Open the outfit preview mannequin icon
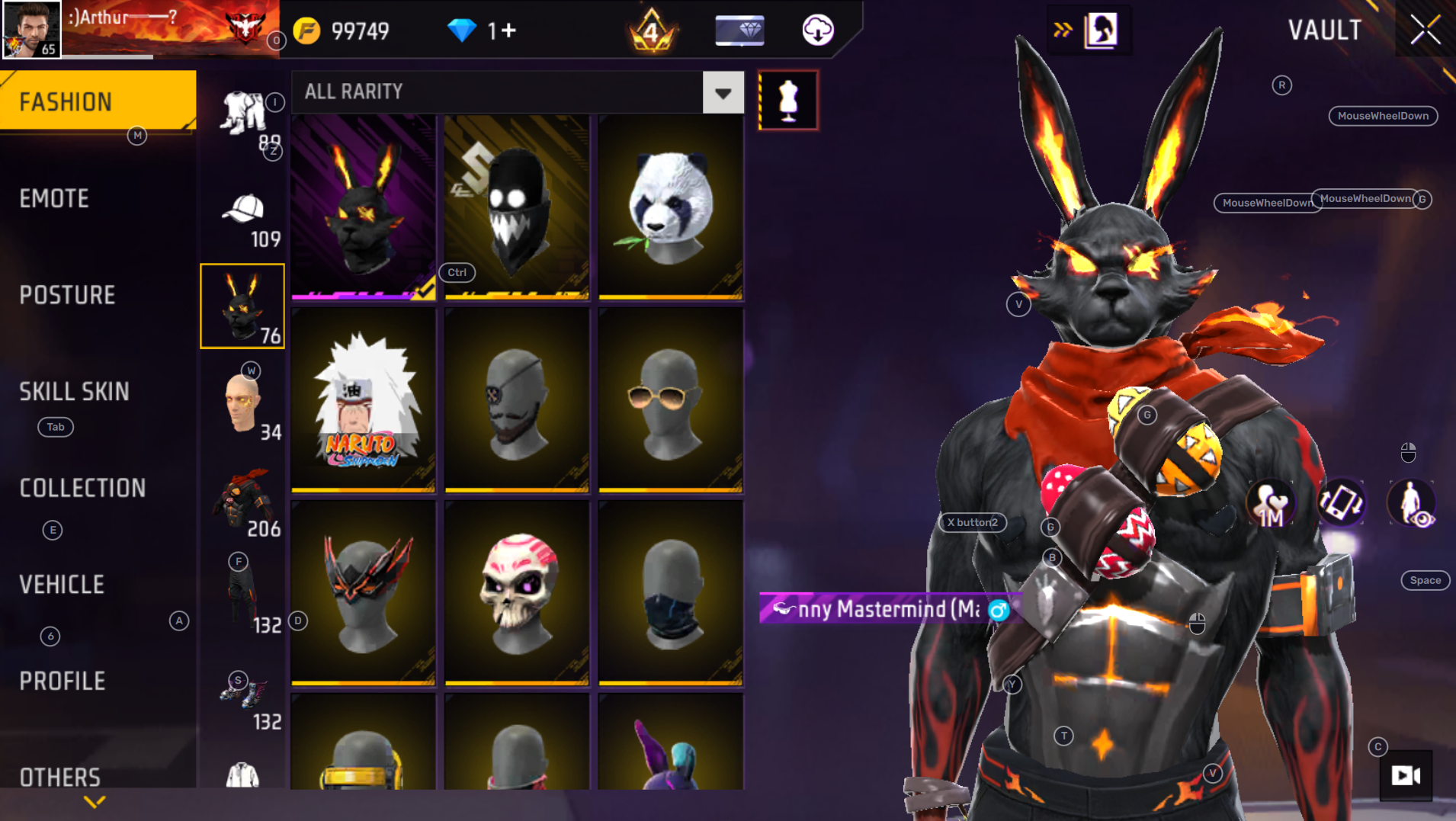Image resolution: width=1456 pixels, height=821 pixels. click(x=787, y=99)
